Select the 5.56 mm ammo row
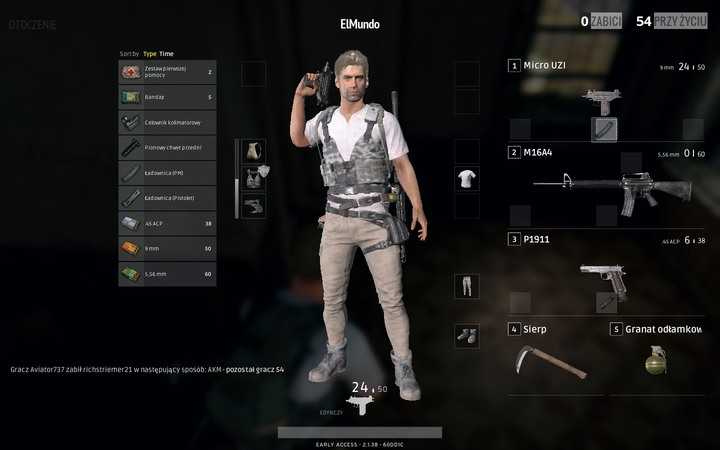Image resolution: width=720 pixels, height=450 pixels. 167,273
